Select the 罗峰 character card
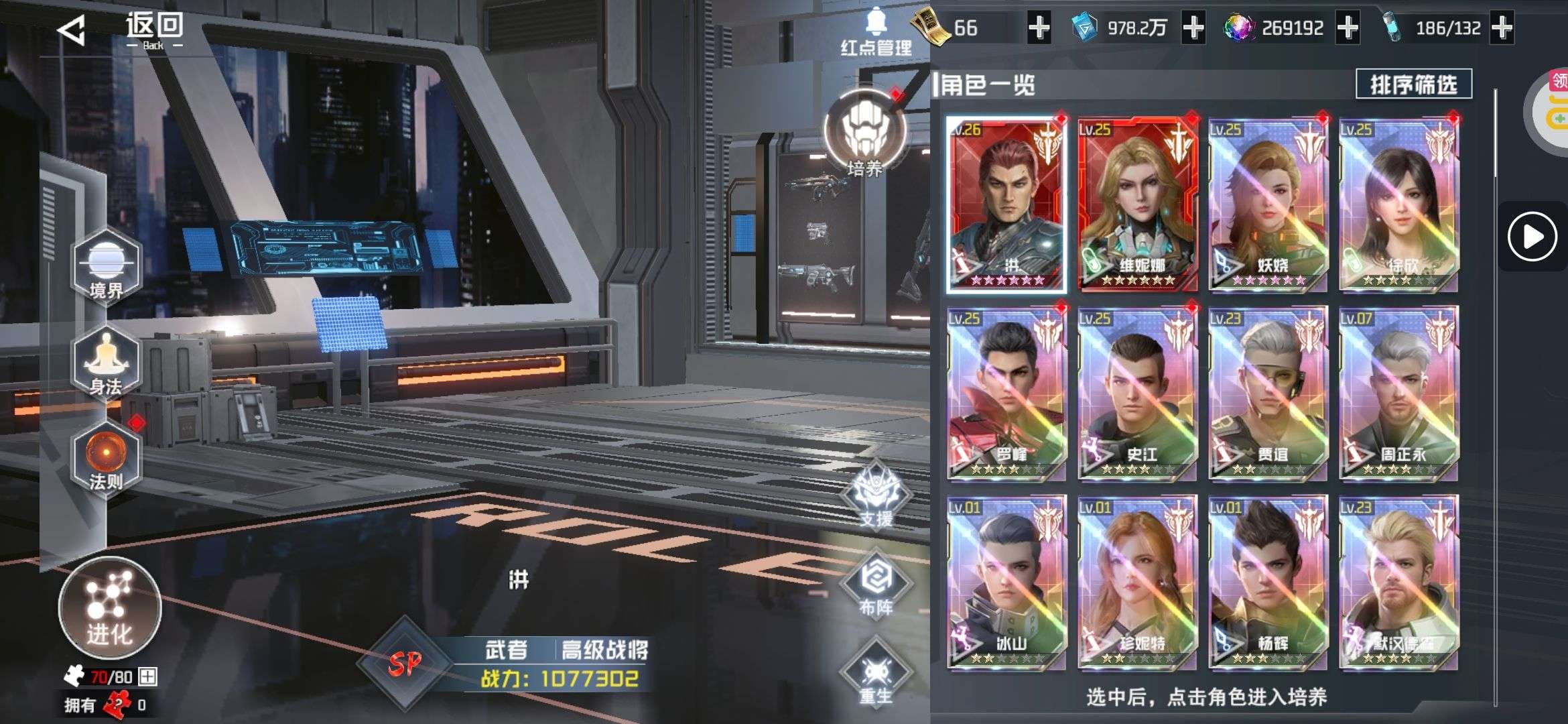Image resolution: width=1568 pixels, height=724 pixels. 1006,394
